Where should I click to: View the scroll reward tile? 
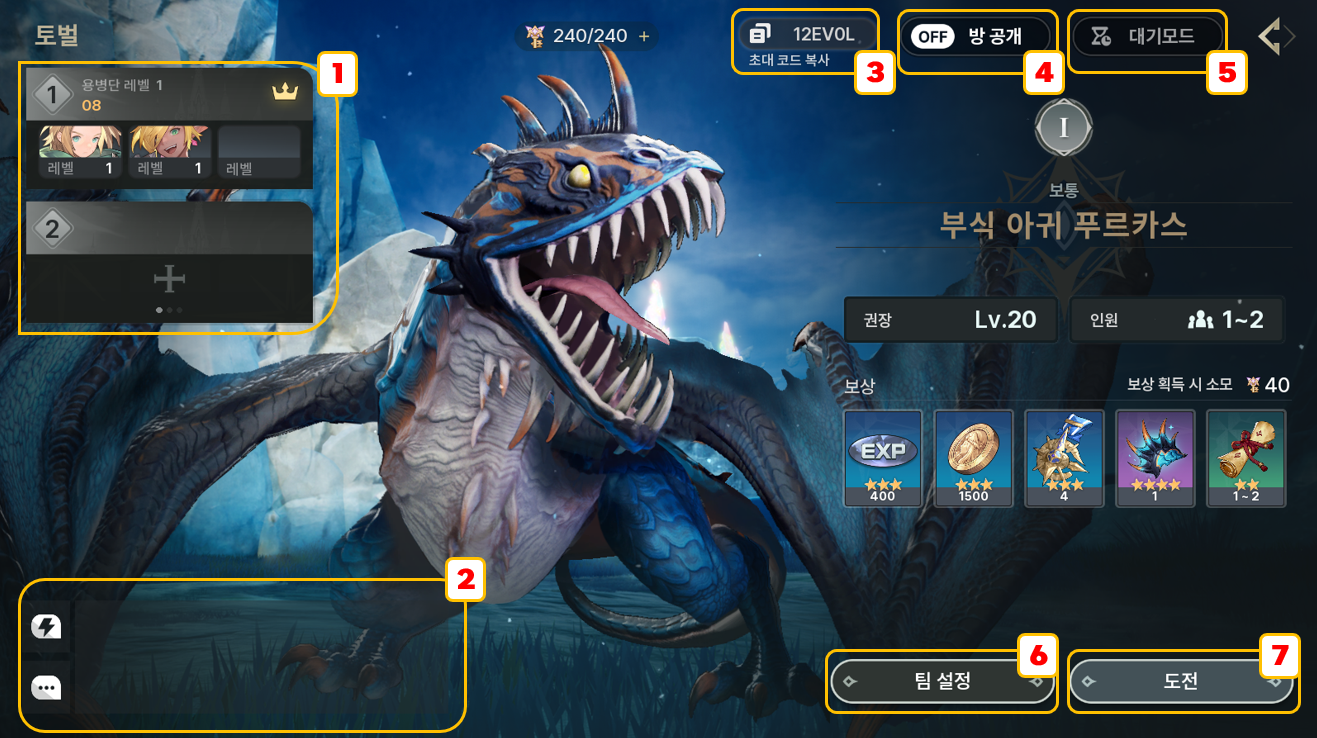point(1245,457)
